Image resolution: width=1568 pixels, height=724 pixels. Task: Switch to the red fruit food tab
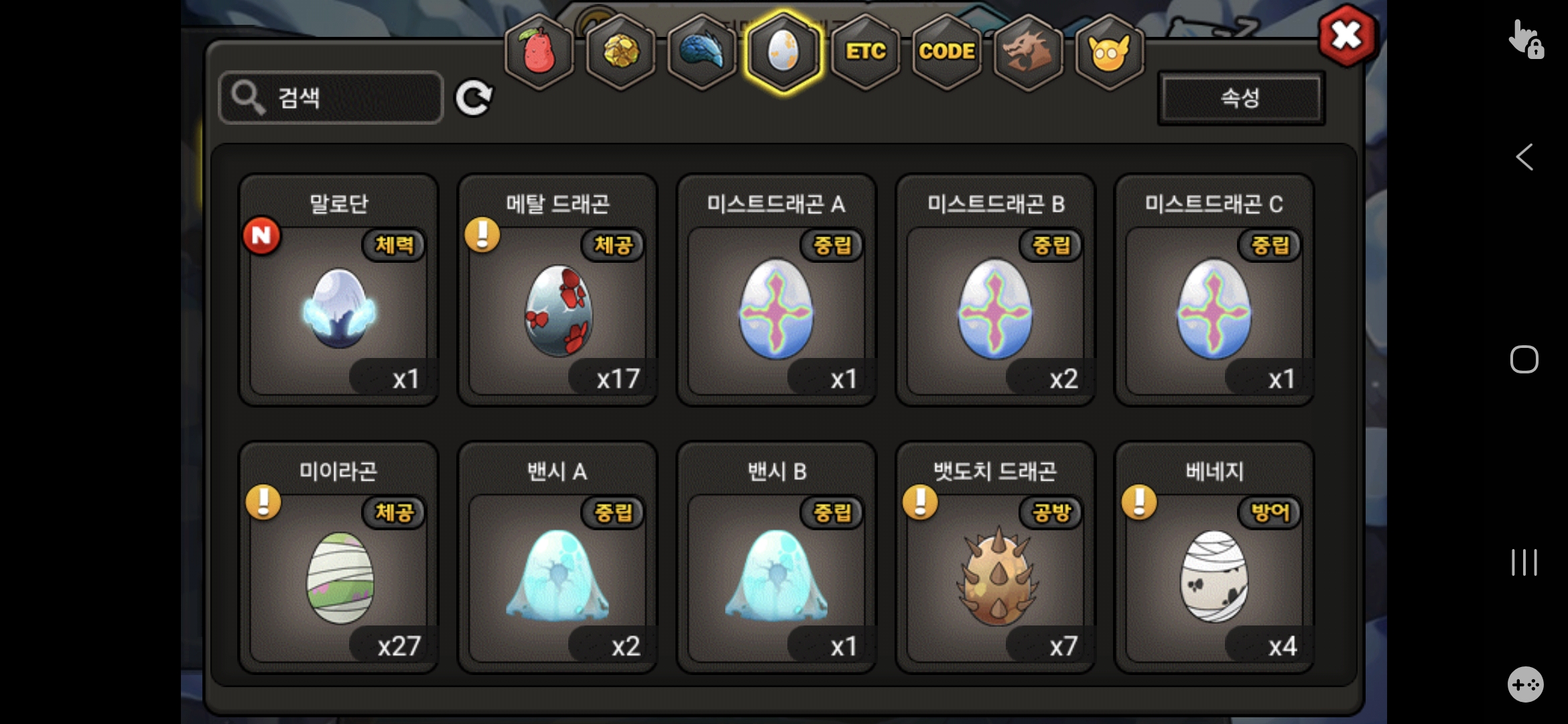click(x=539, y=52)
